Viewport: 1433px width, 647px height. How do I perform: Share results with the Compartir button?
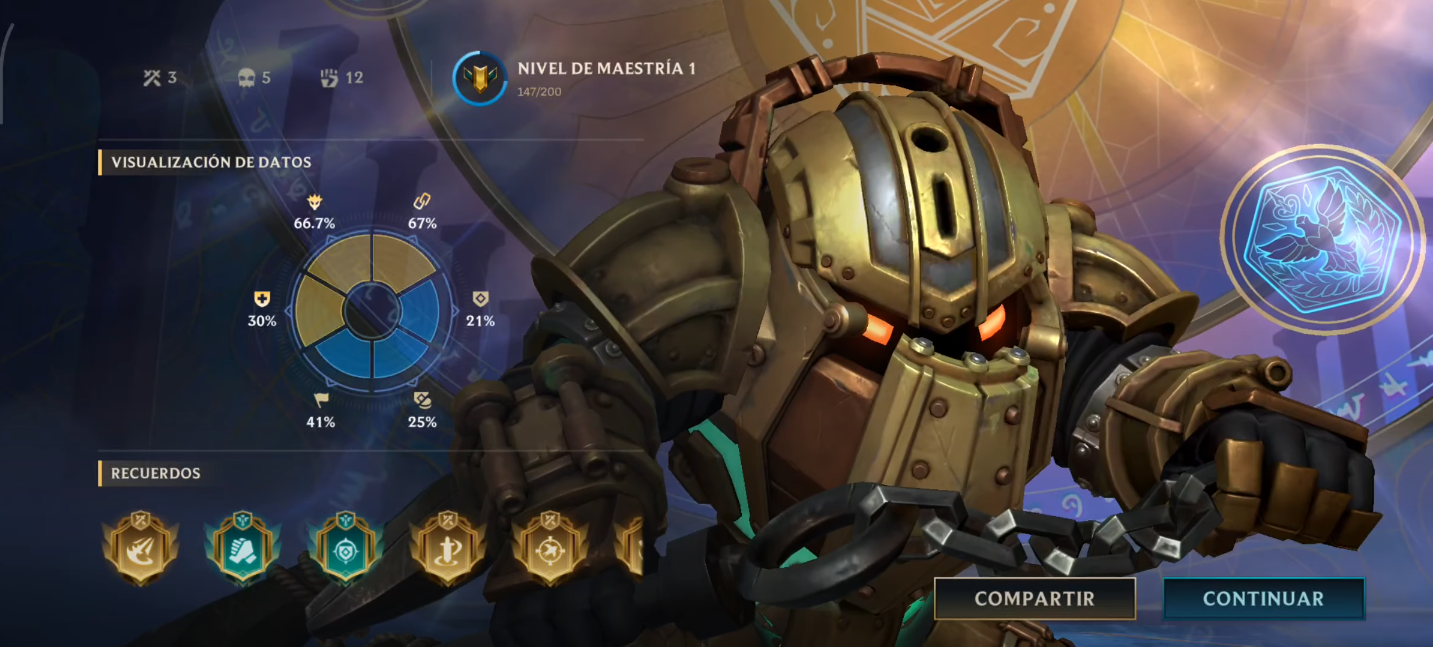pos(1034,599)
